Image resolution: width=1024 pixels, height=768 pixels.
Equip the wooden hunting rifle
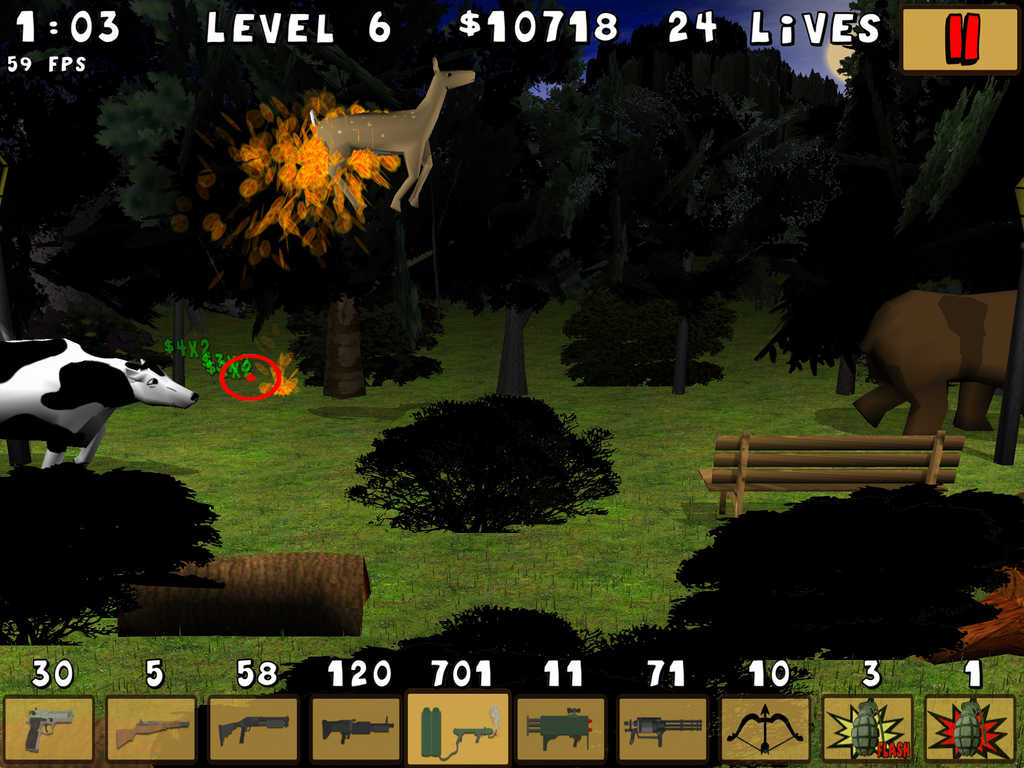tap(151, 729)
